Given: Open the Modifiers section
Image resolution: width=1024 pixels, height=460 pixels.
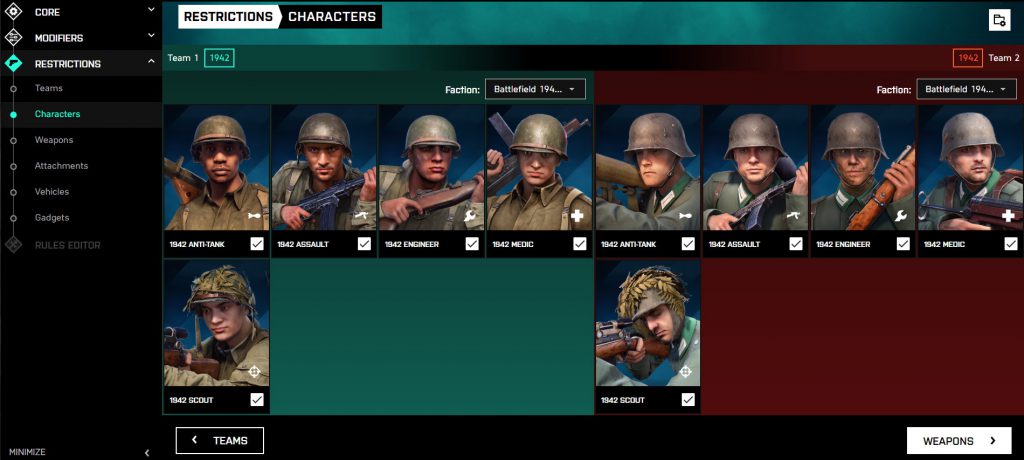Looking at the screenshot, I should (80, 38).
